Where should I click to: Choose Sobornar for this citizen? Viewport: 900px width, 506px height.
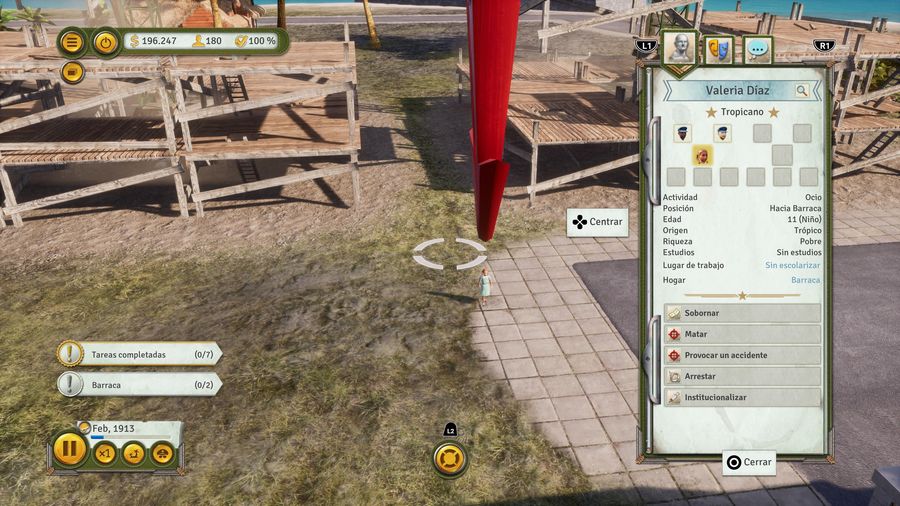pyautogui.click(x=742, y=313)
